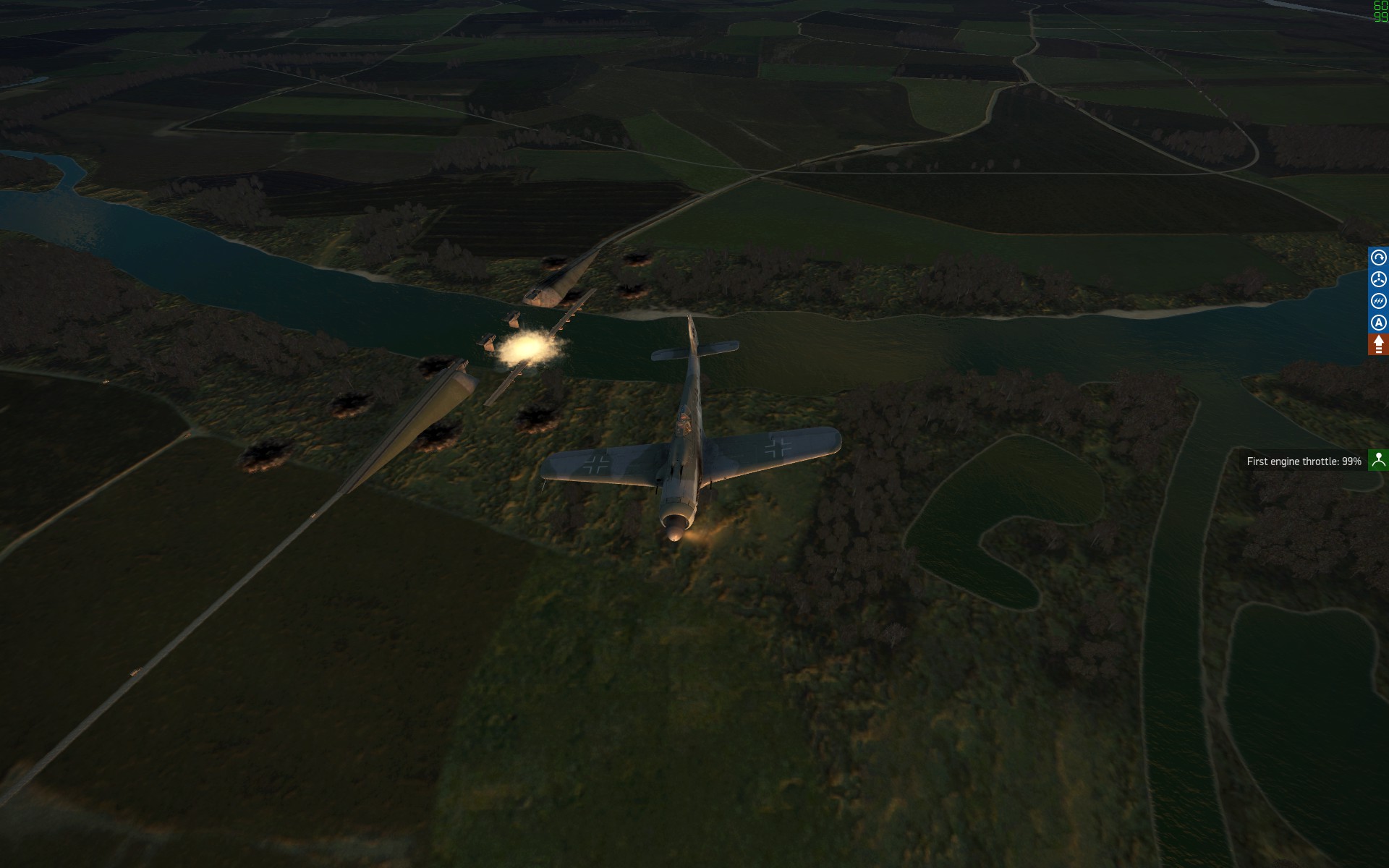The width and height of the screenshot is (1389, 868).
Task: Open the green pilot figure icon
Action: [1378, 460]
